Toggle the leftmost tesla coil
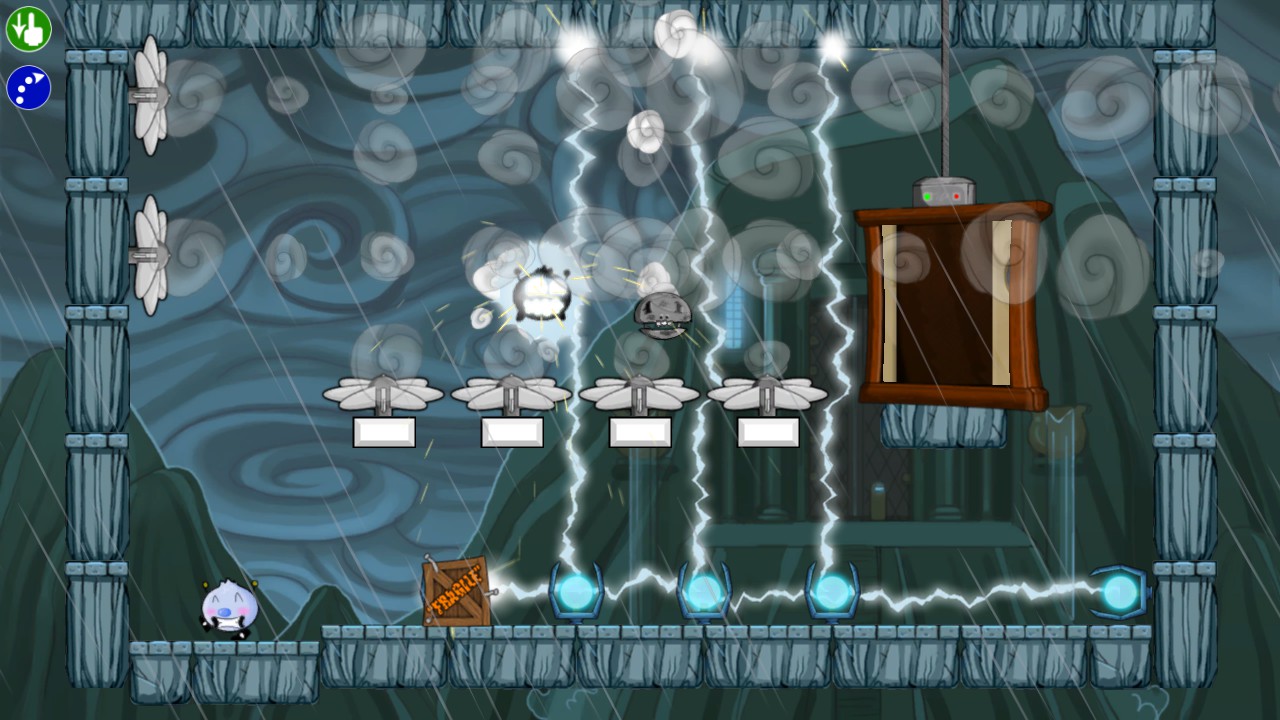Screen dimensions: 1280x720 pyautogui.click(x=575, y=593)
